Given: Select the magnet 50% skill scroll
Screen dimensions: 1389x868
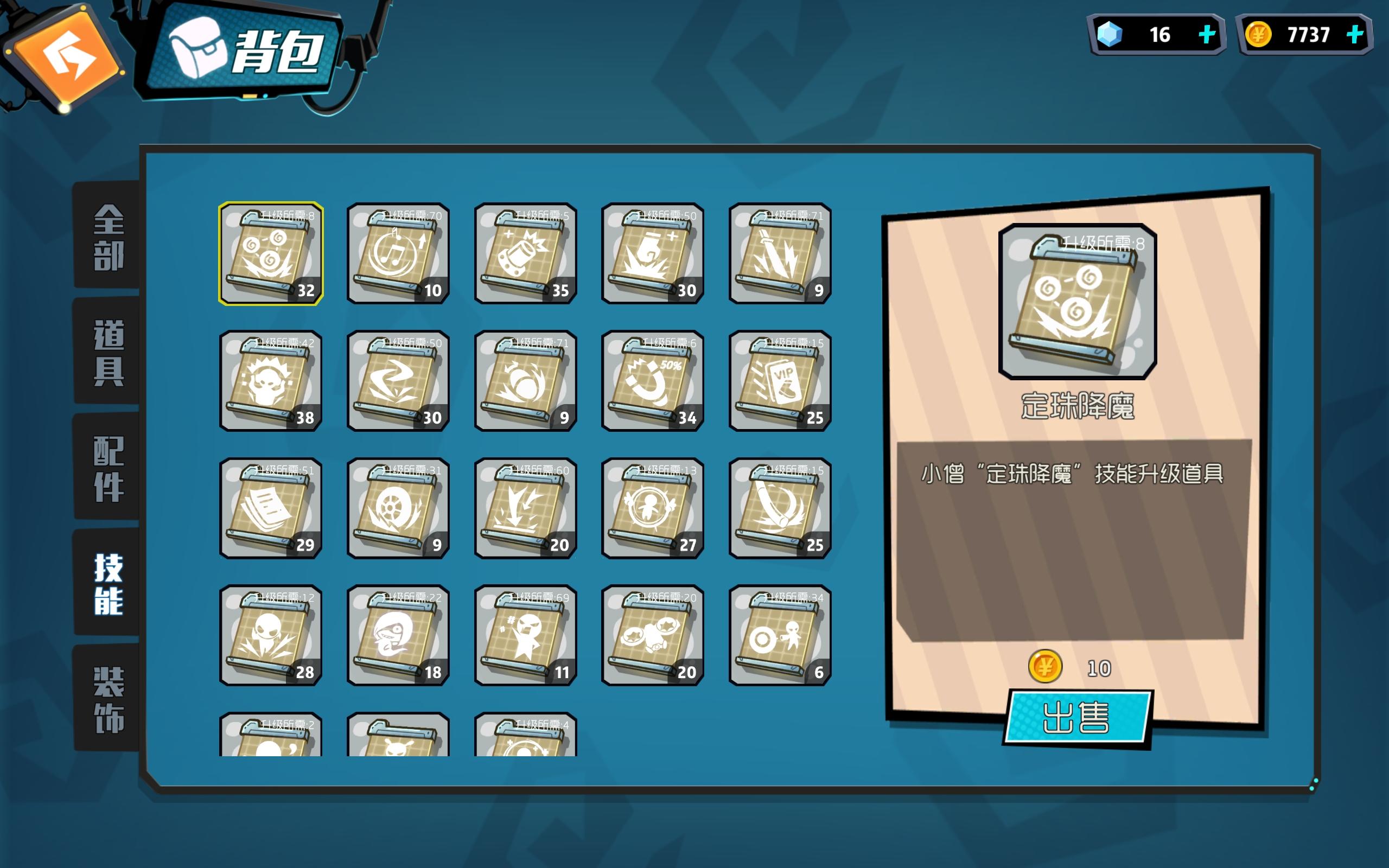Looking at the screenshot, I should [653, 381].
